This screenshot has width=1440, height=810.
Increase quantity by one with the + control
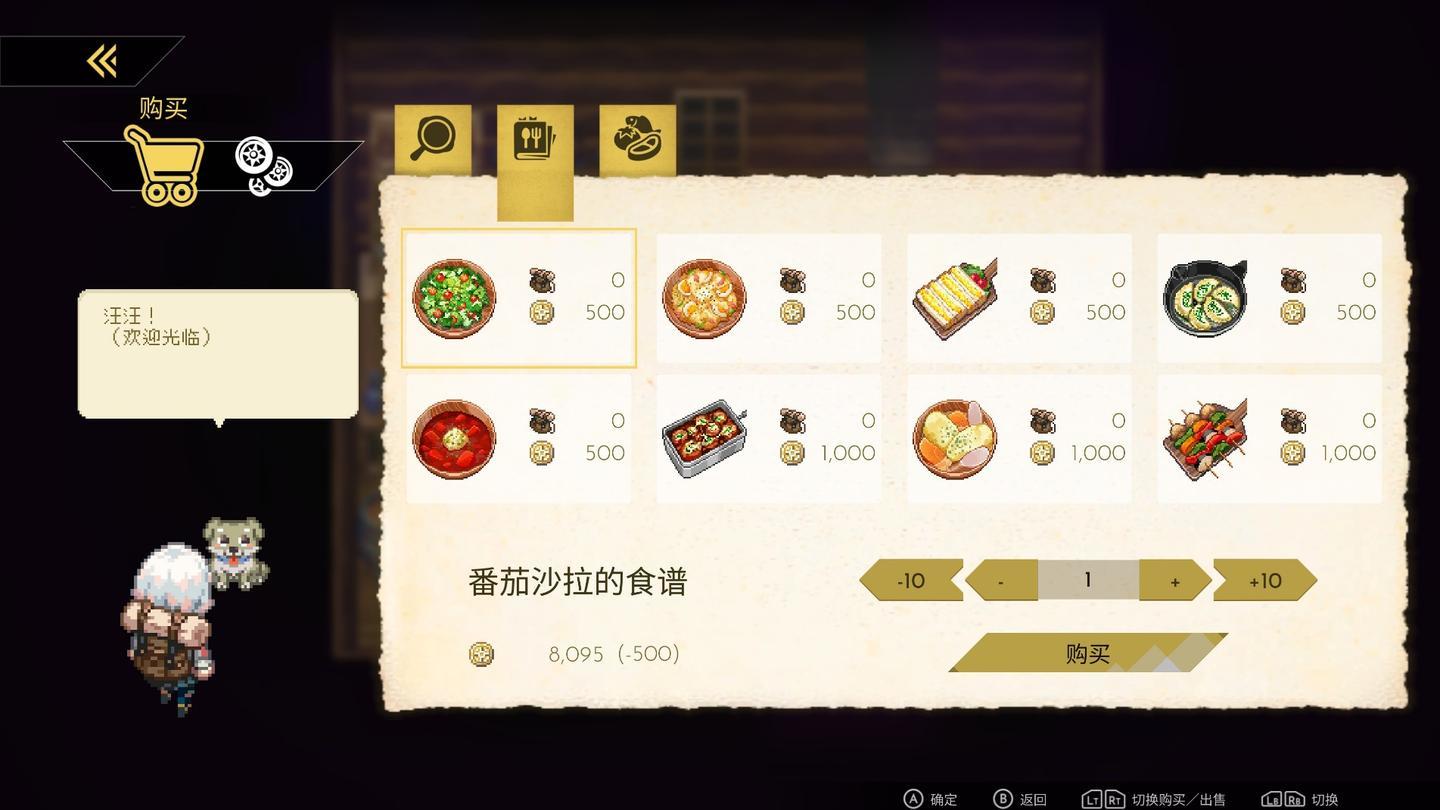coord(1175,580)
